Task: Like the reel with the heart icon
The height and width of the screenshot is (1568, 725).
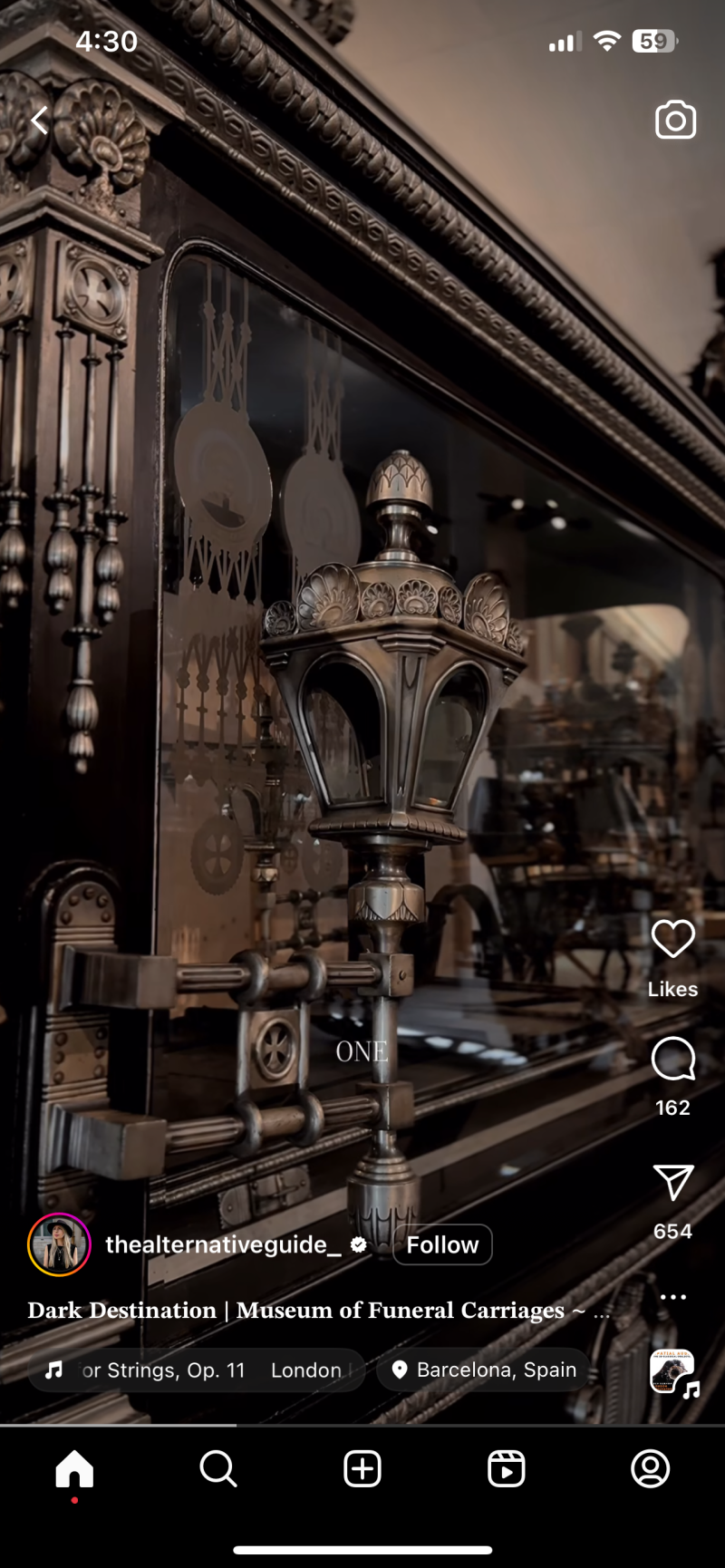Action: (x=672, y=939)
